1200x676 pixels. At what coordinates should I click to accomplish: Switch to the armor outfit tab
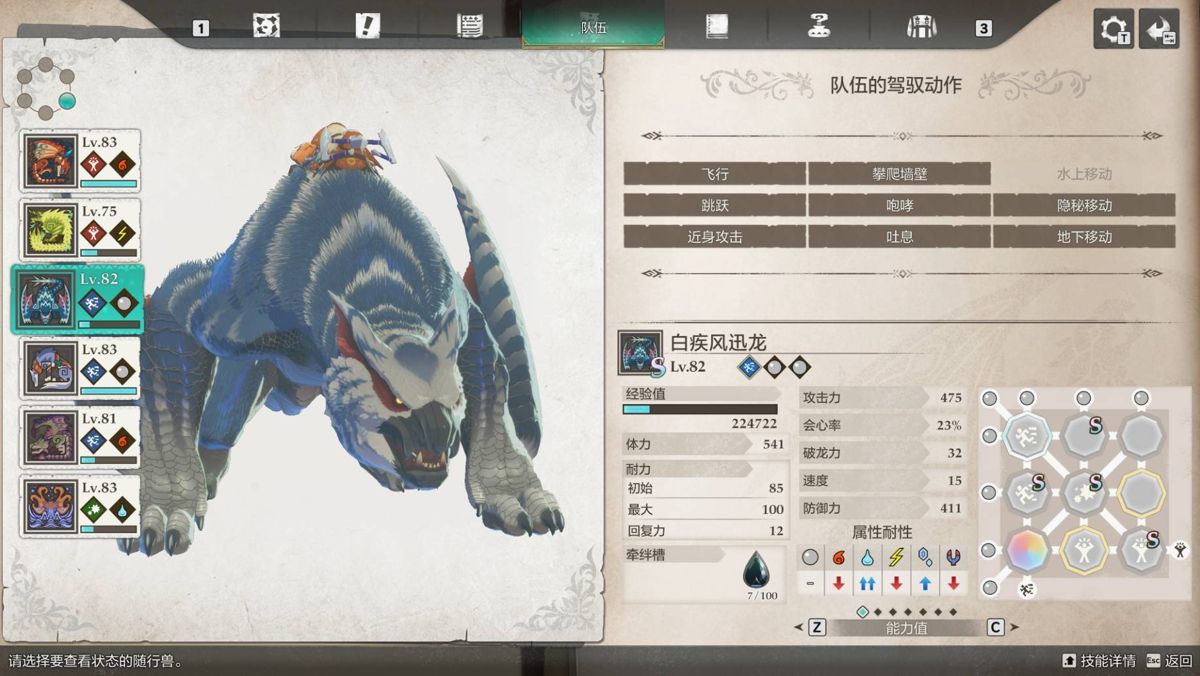tap(920, 27)
